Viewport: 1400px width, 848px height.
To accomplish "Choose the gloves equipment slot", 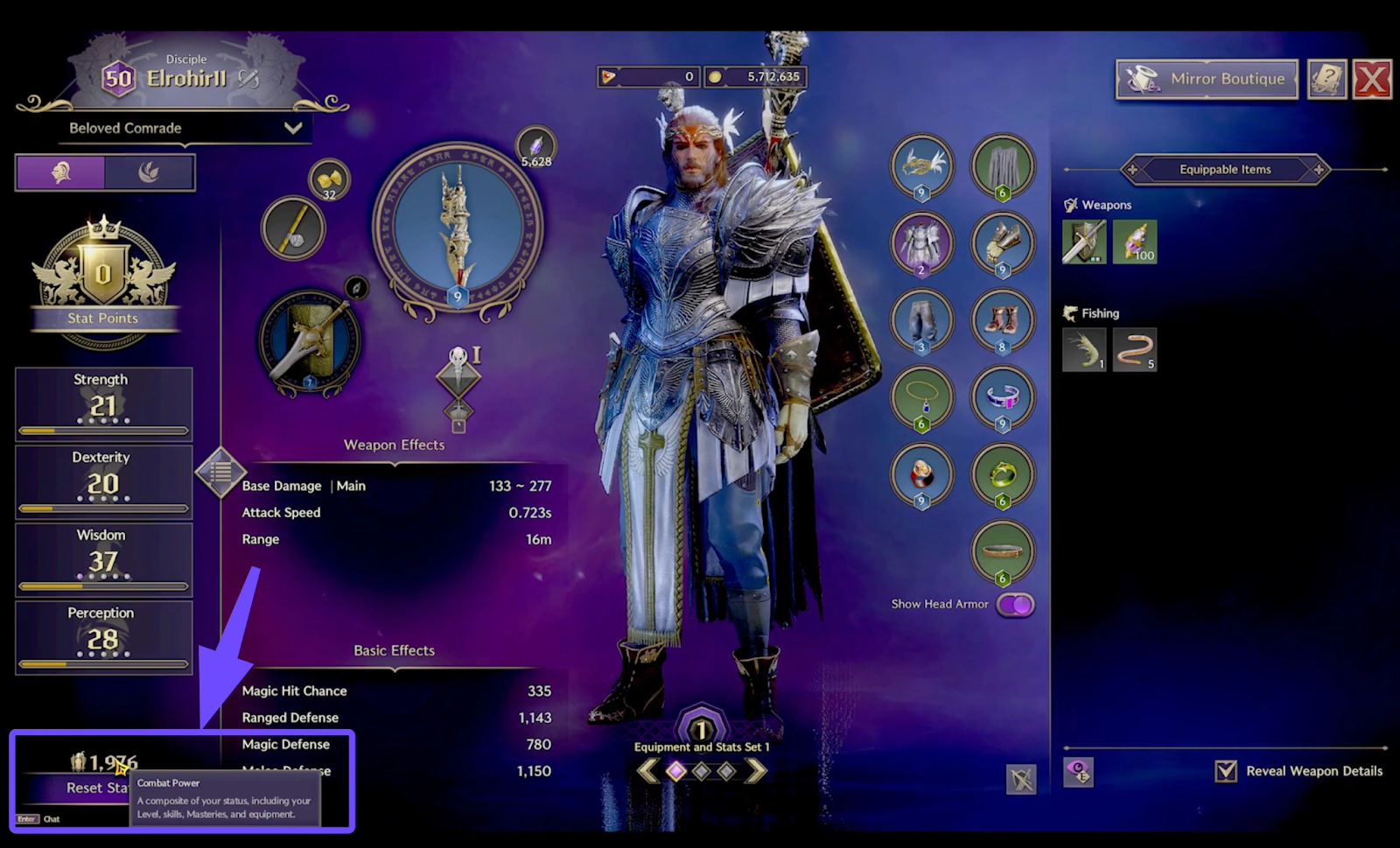I will [x=1003, y=242].
